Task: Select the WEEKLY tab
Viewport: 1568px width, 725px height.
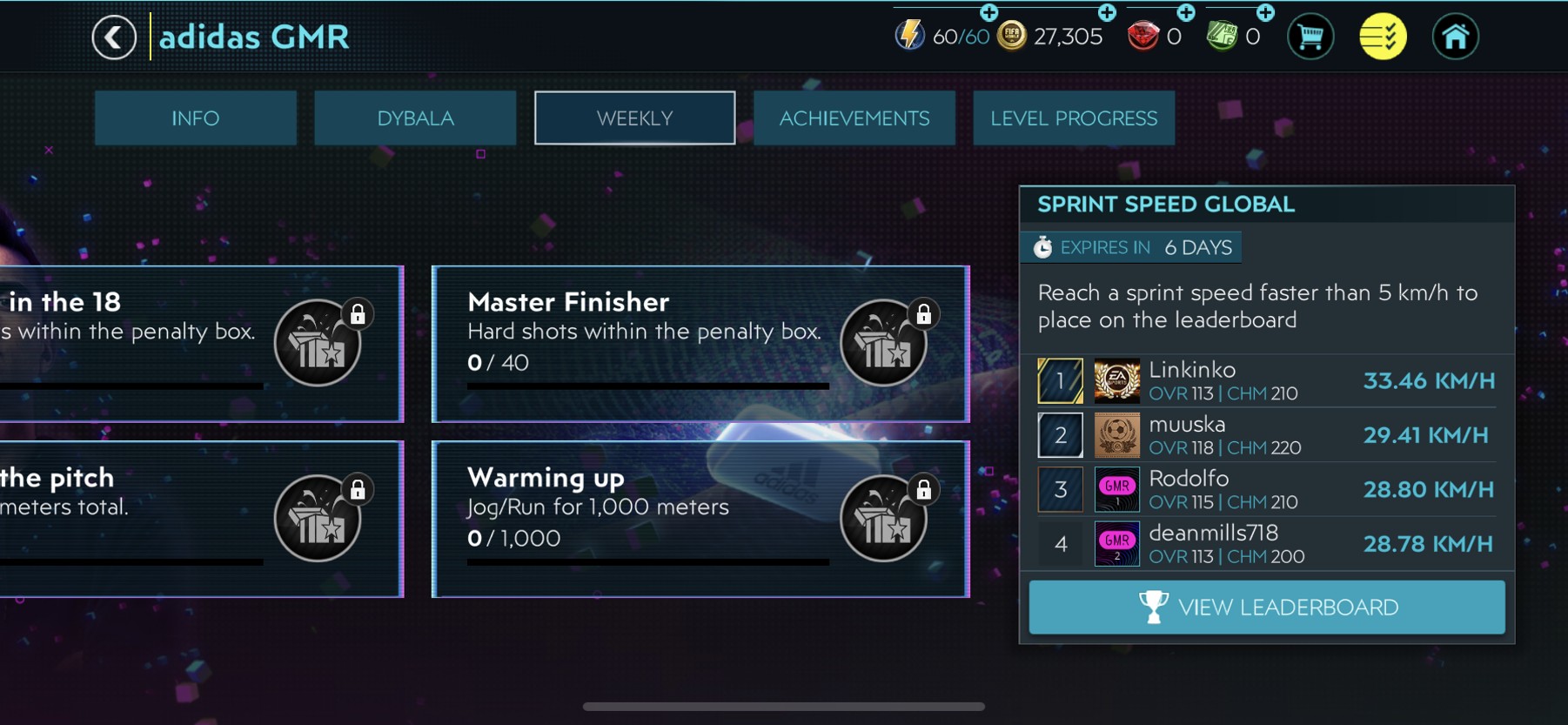Action: [x=634, y=118]
